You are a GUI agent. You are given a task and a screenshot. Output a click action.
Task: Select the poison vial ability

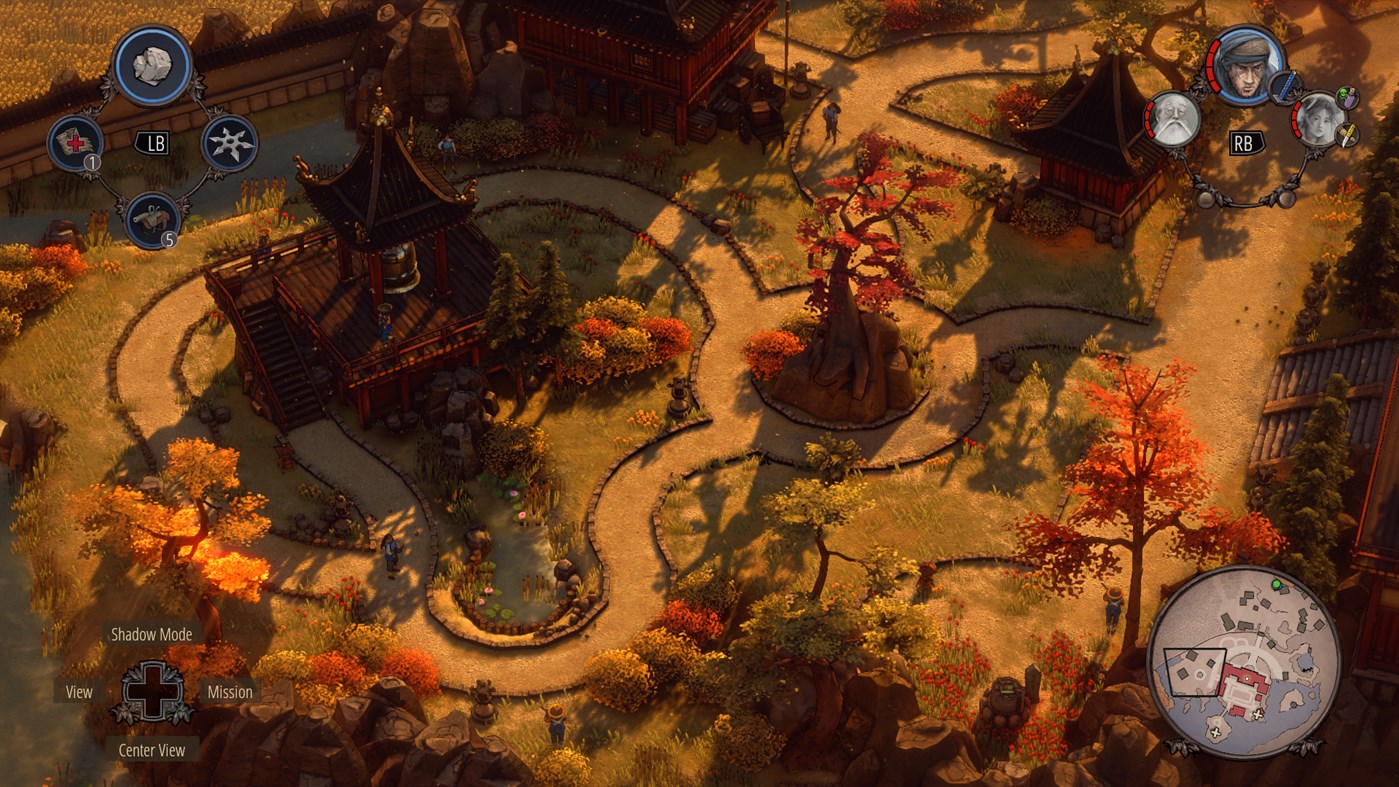1347,97
